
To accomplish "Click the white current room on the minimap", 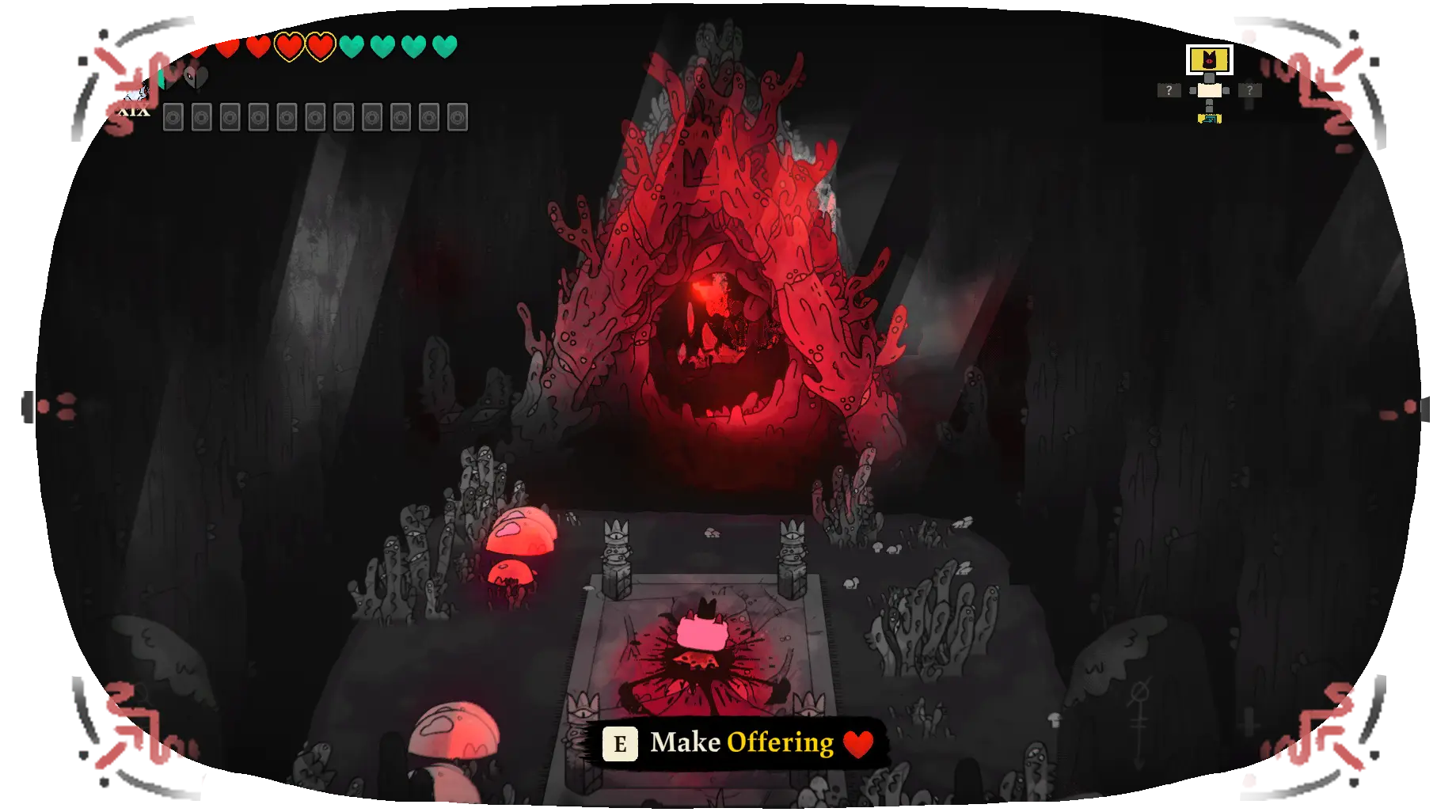I will tap(1209, 90).
